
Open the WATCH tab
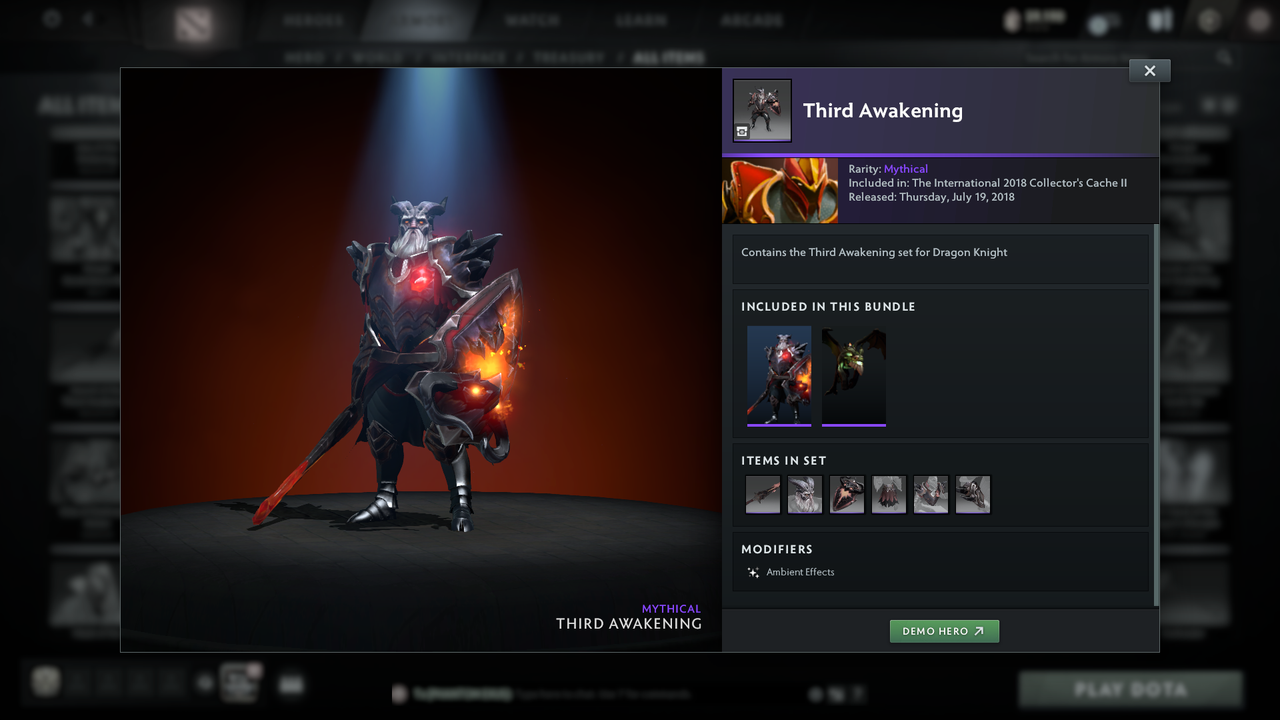point(532,18)
